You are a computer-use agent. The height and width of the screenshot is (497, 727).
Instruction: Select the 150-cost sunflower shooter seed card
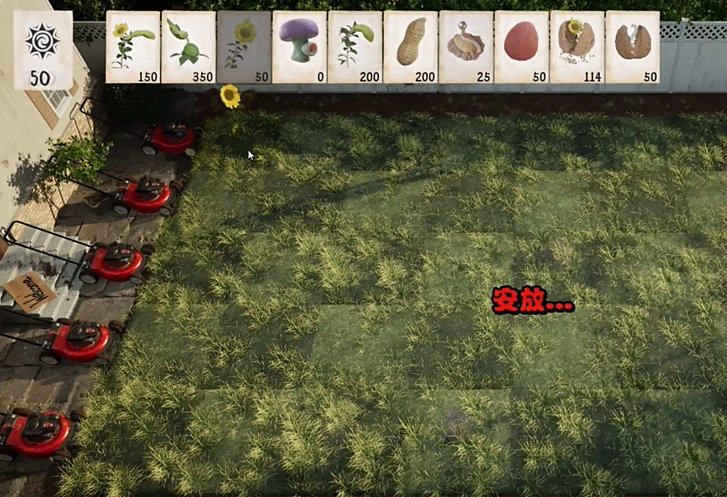click(x=133, y=46)
